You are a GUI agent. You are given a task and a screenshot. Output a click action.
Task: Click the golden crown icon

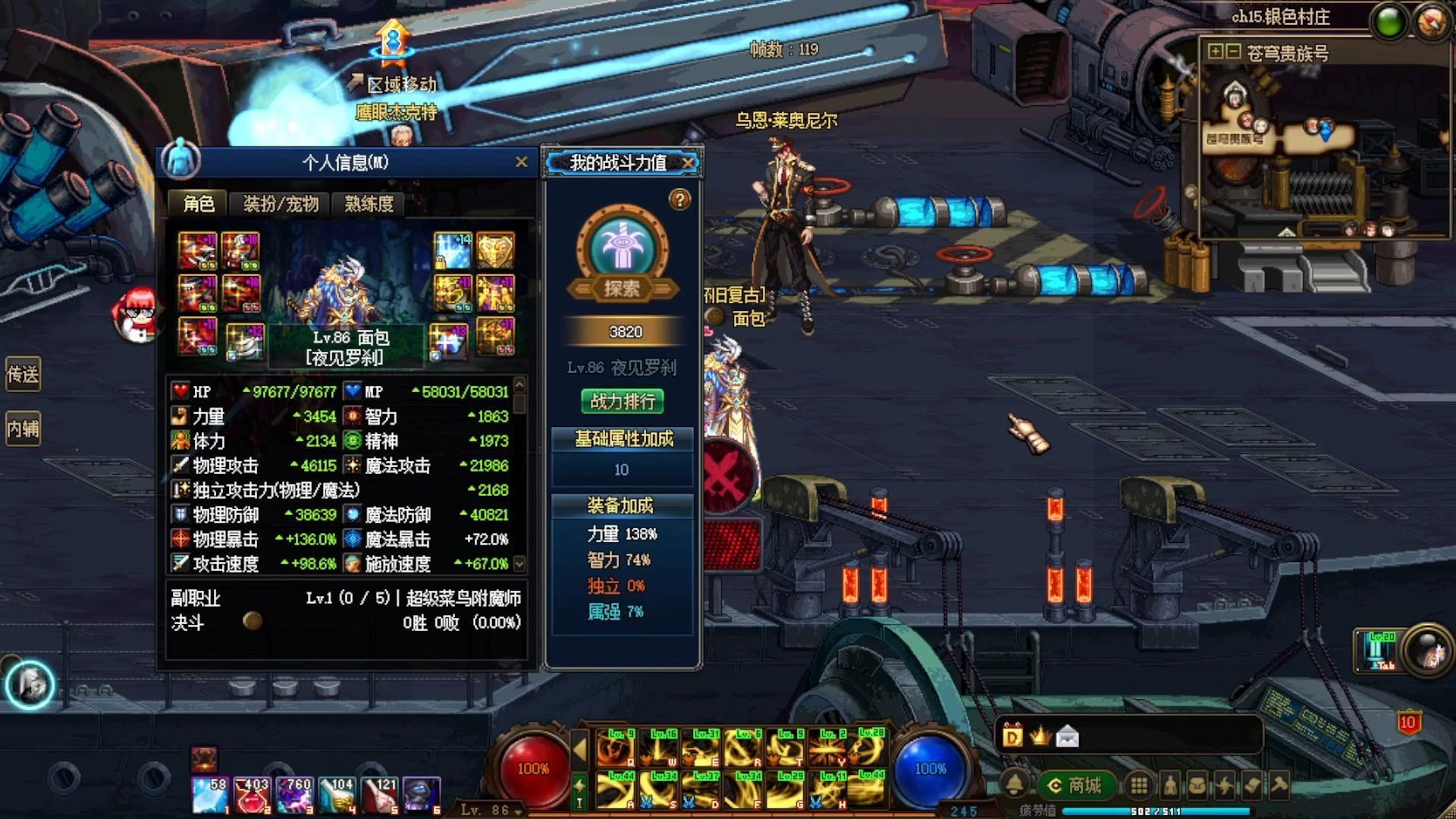click(1040, 735)
